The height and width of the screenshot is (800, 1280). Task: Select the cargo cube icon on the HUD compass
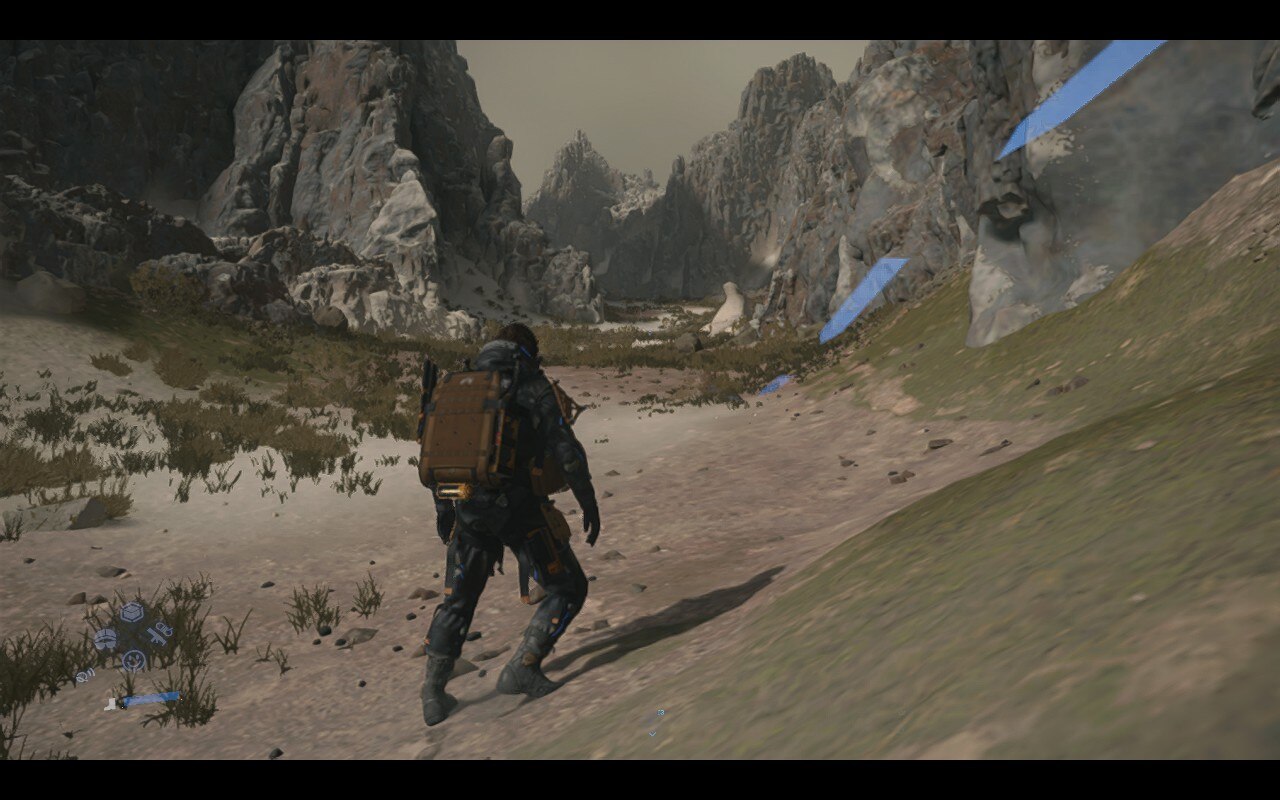pyautogui.click(x=131, y=612)
